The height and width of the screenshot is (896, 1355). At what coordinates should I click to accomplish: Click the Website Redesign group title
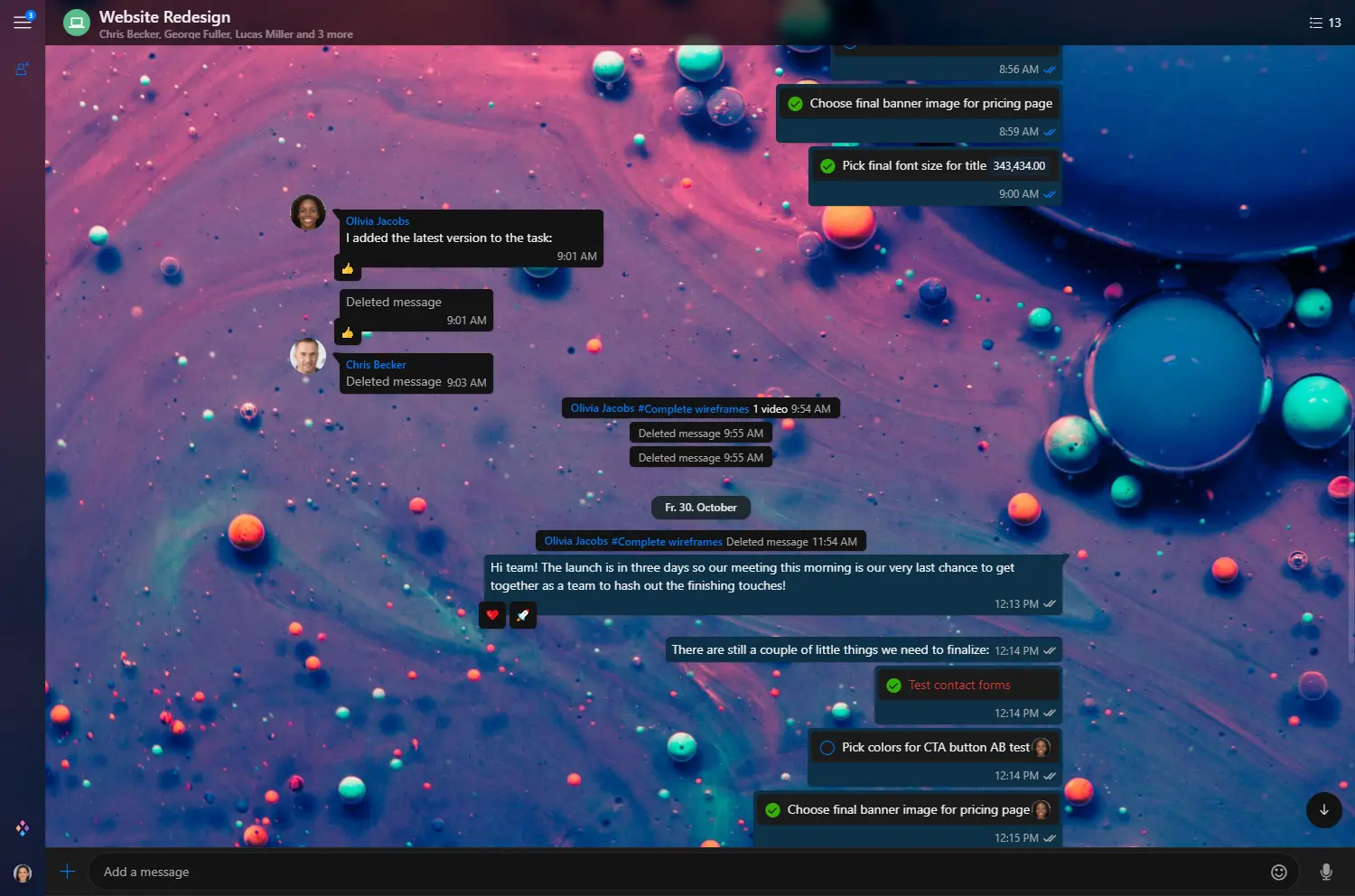coord(164,16)
